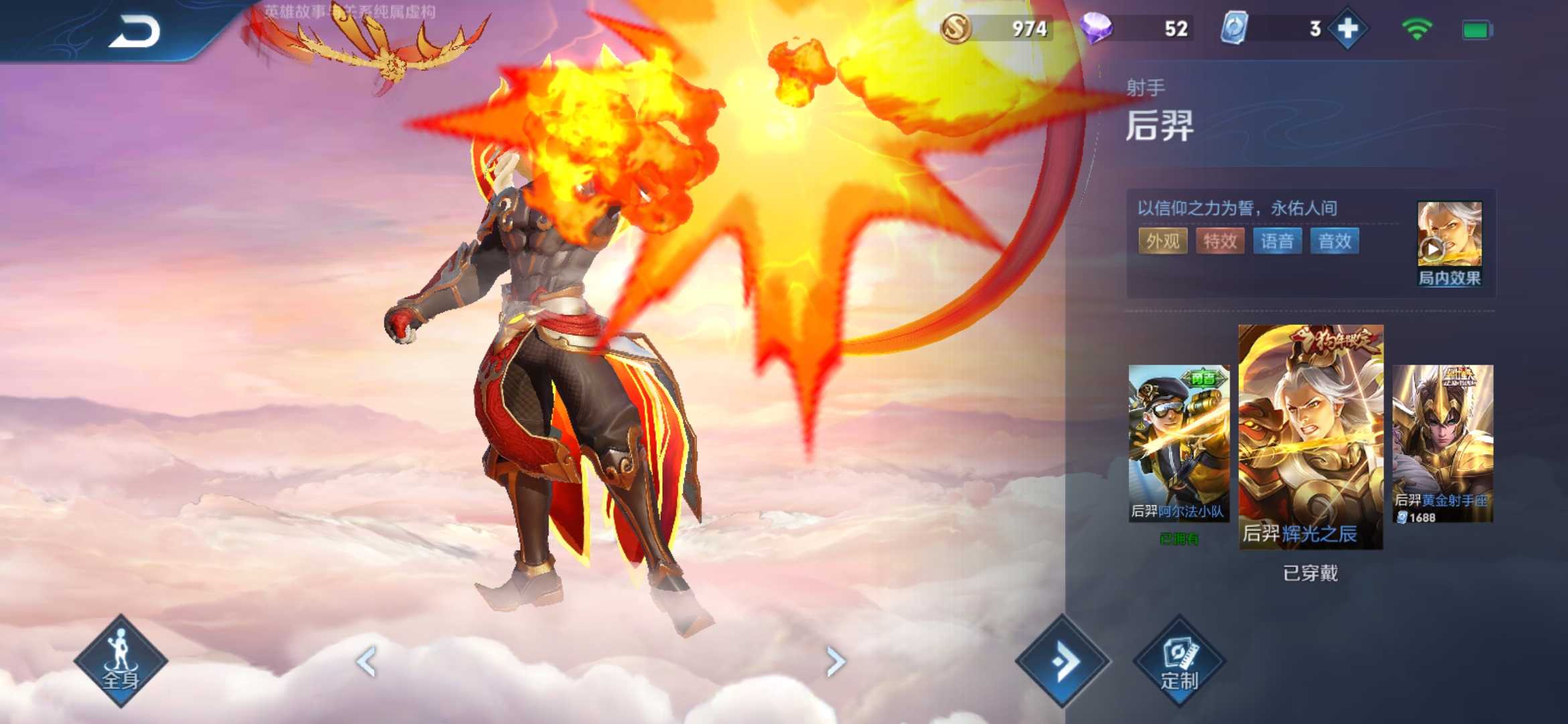Open 全身 full body view
This screenshot has height=724, width=1568.
tap(121, 660)
